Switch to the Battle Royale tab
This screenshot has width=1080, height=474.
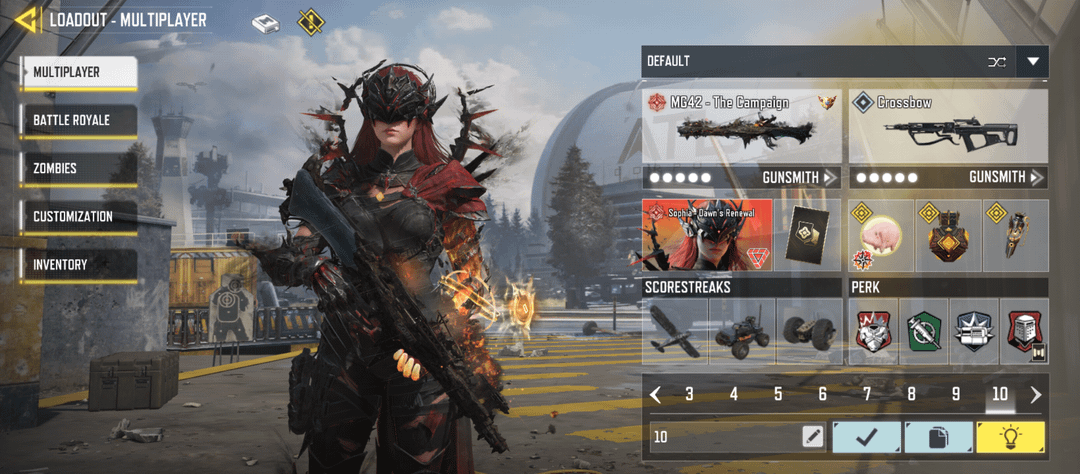[78, 120]
